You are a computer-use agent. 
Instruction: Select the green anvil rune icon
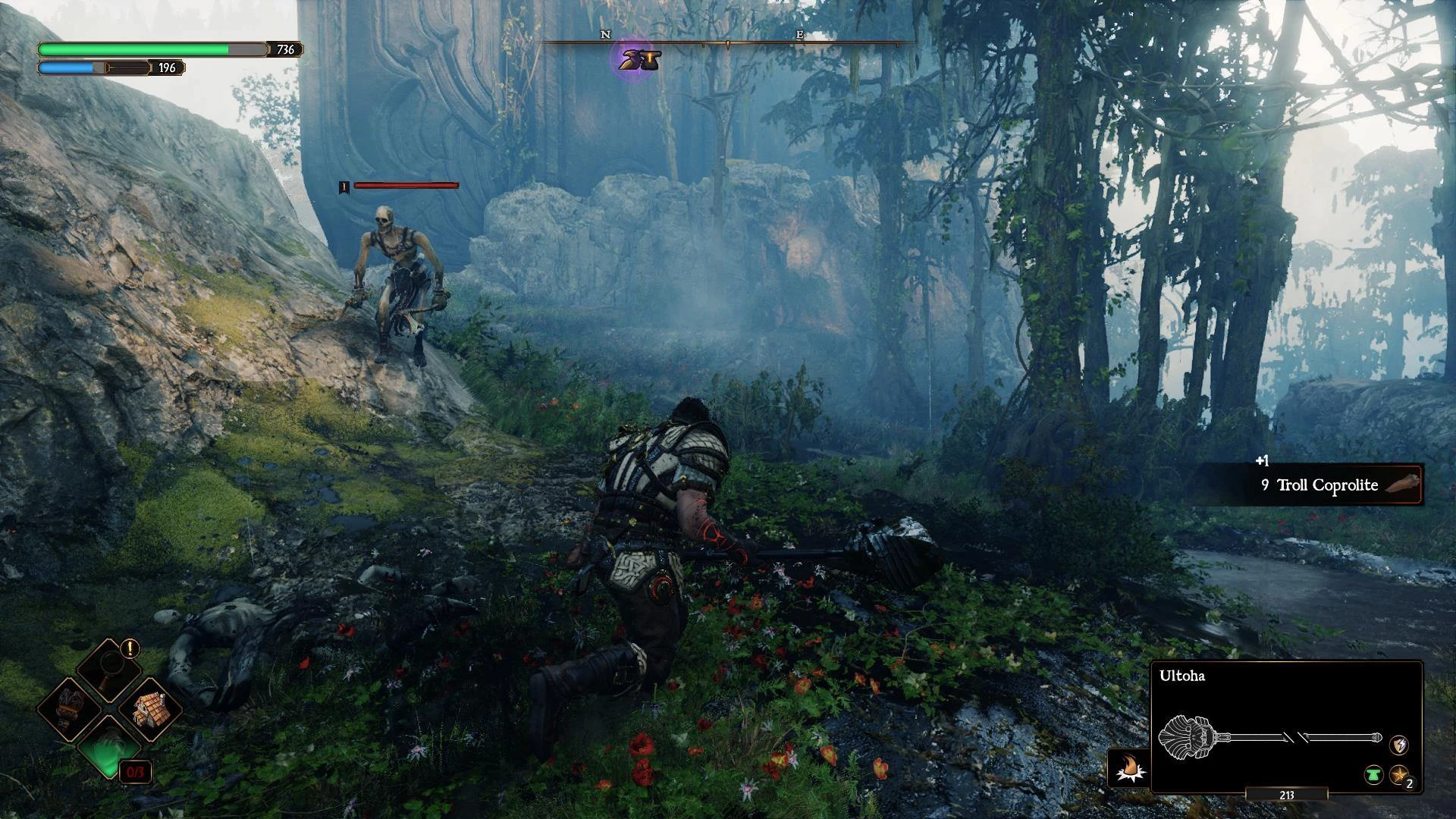[1373, 775]
